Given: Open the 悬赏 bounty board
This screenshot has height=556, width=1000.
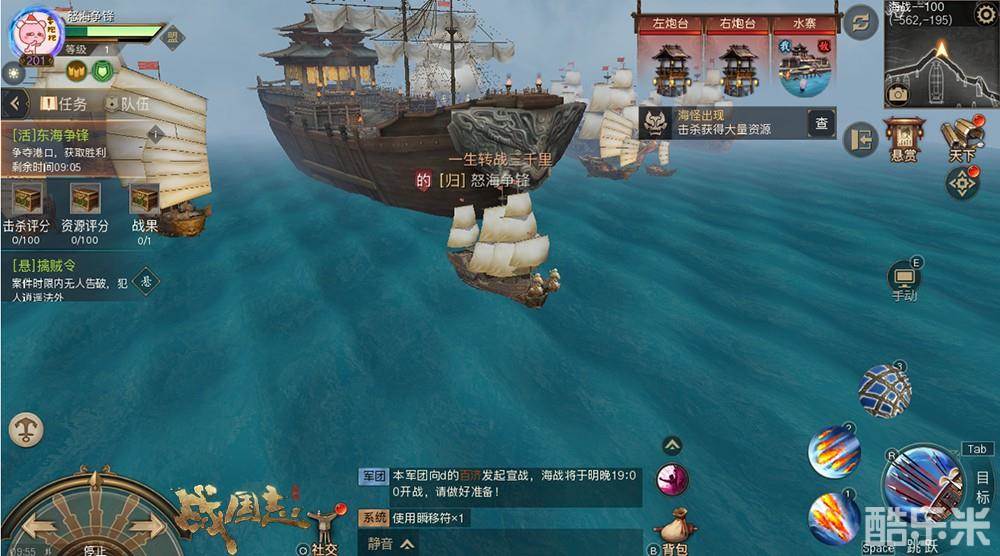Looking at the screenshot, I should 903,137.
